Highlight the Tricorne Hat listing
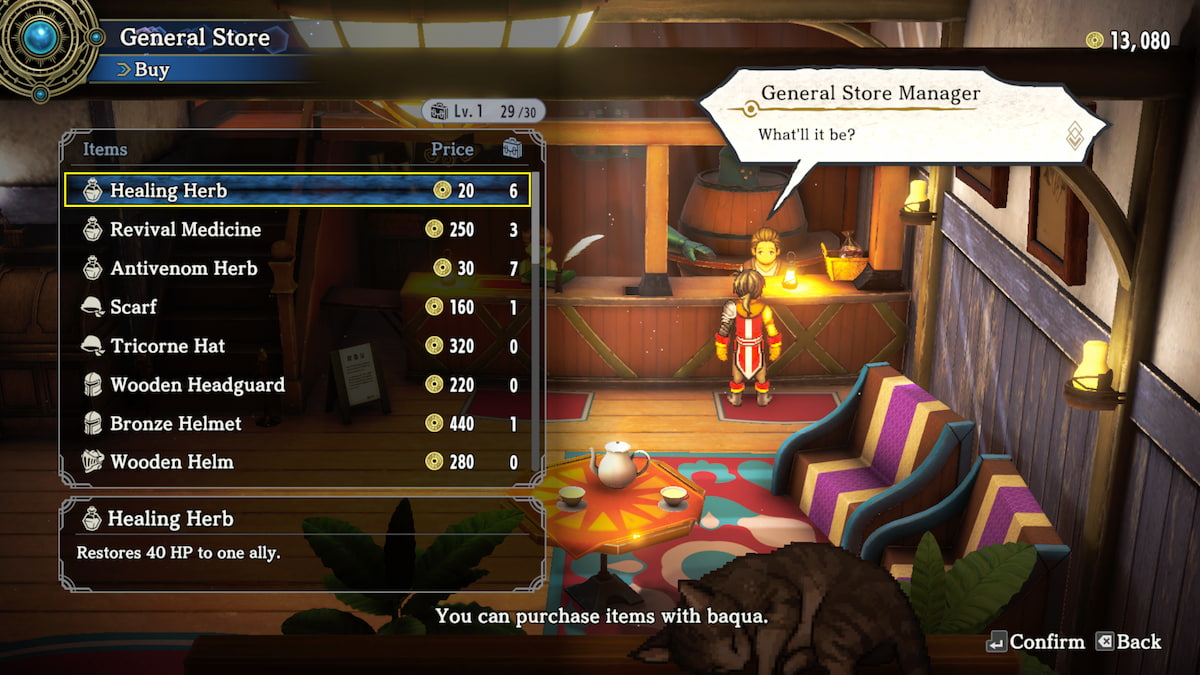Image resolution: width=1200 pixels, height=675 pixels. pyautogui.click(x=297, y=346)
